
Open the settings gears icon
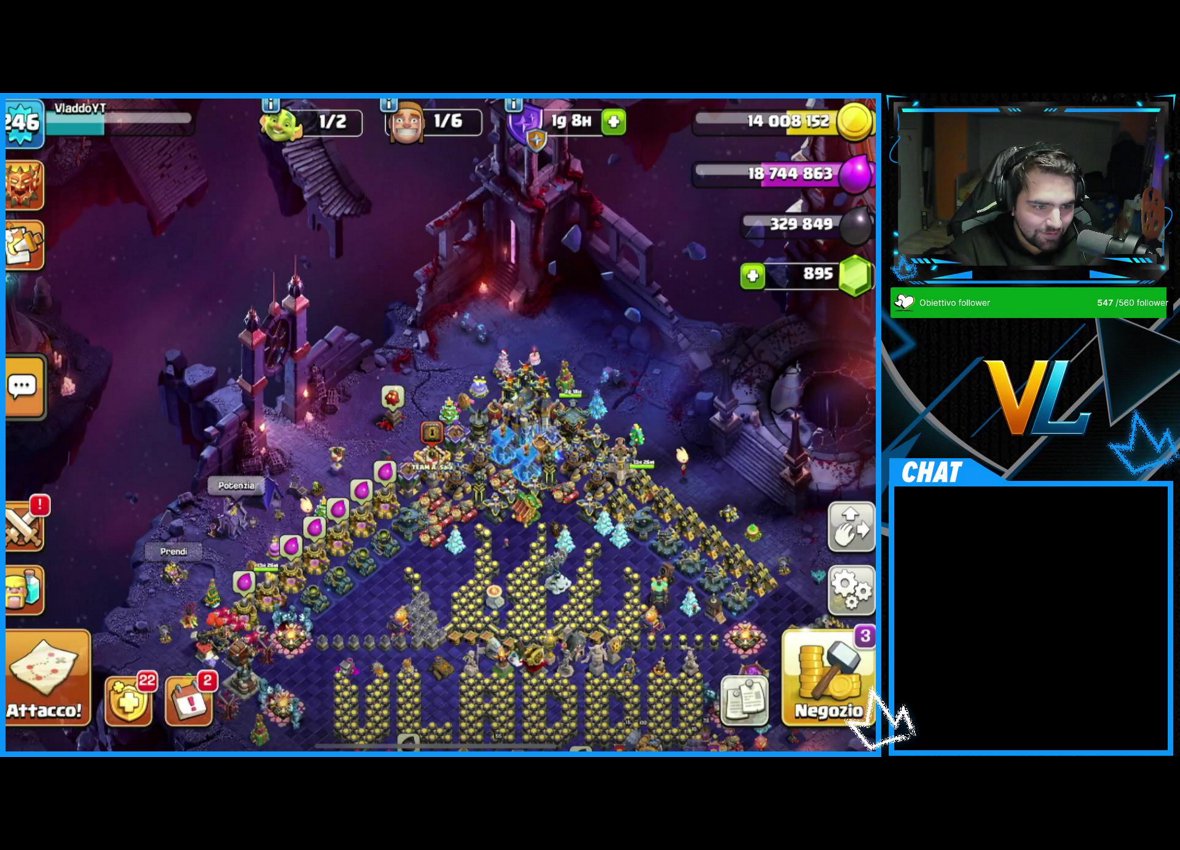click(x=851, y=590)
